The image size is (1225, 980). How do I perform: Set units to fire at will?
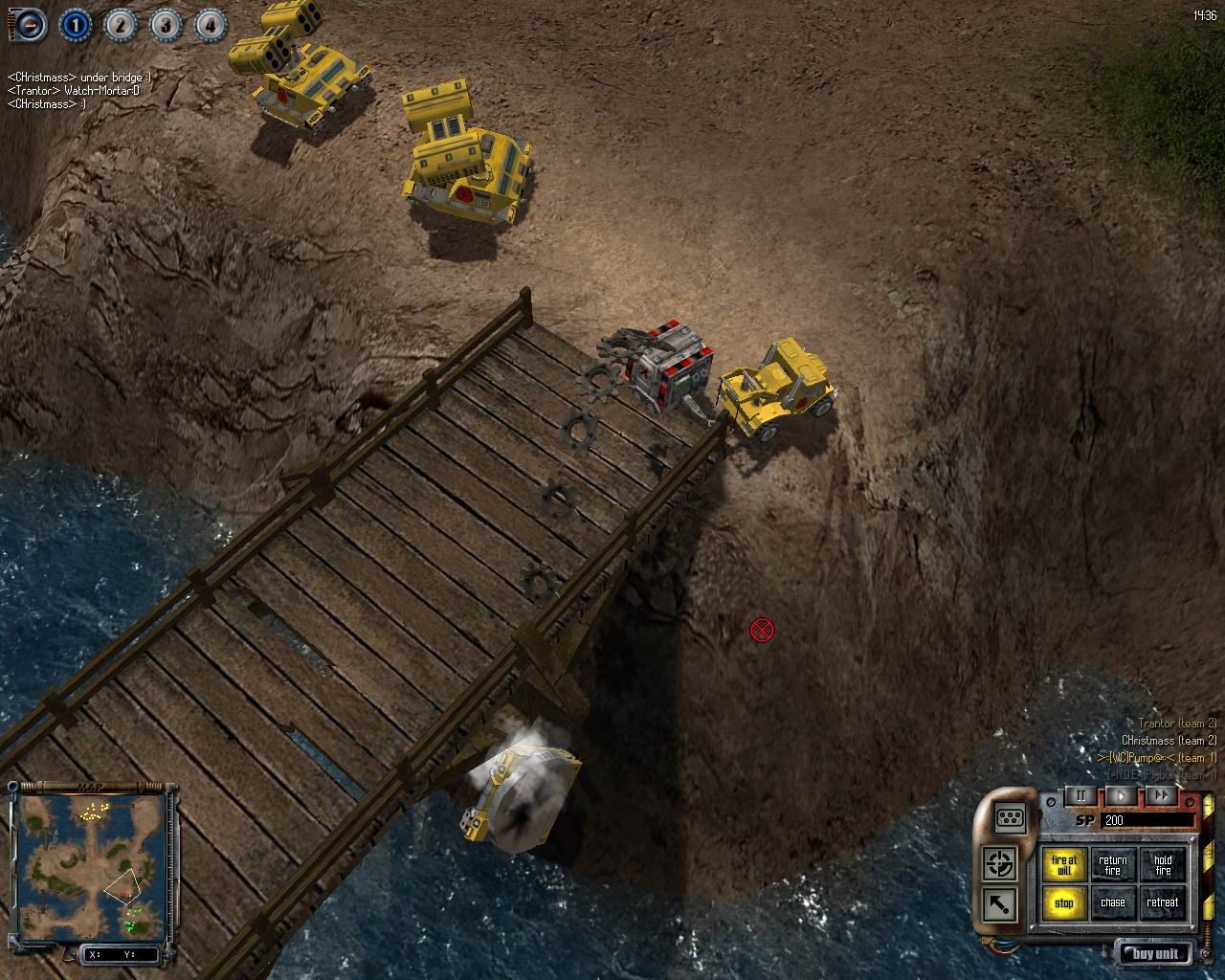click(1063, 865)
